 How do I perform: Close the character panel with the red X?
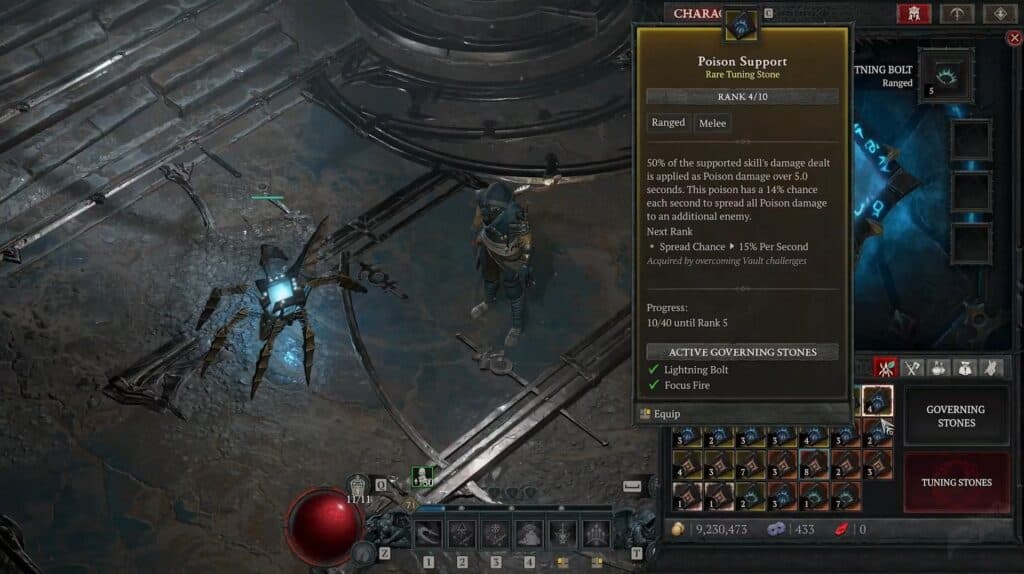[x=1012, y=38]
